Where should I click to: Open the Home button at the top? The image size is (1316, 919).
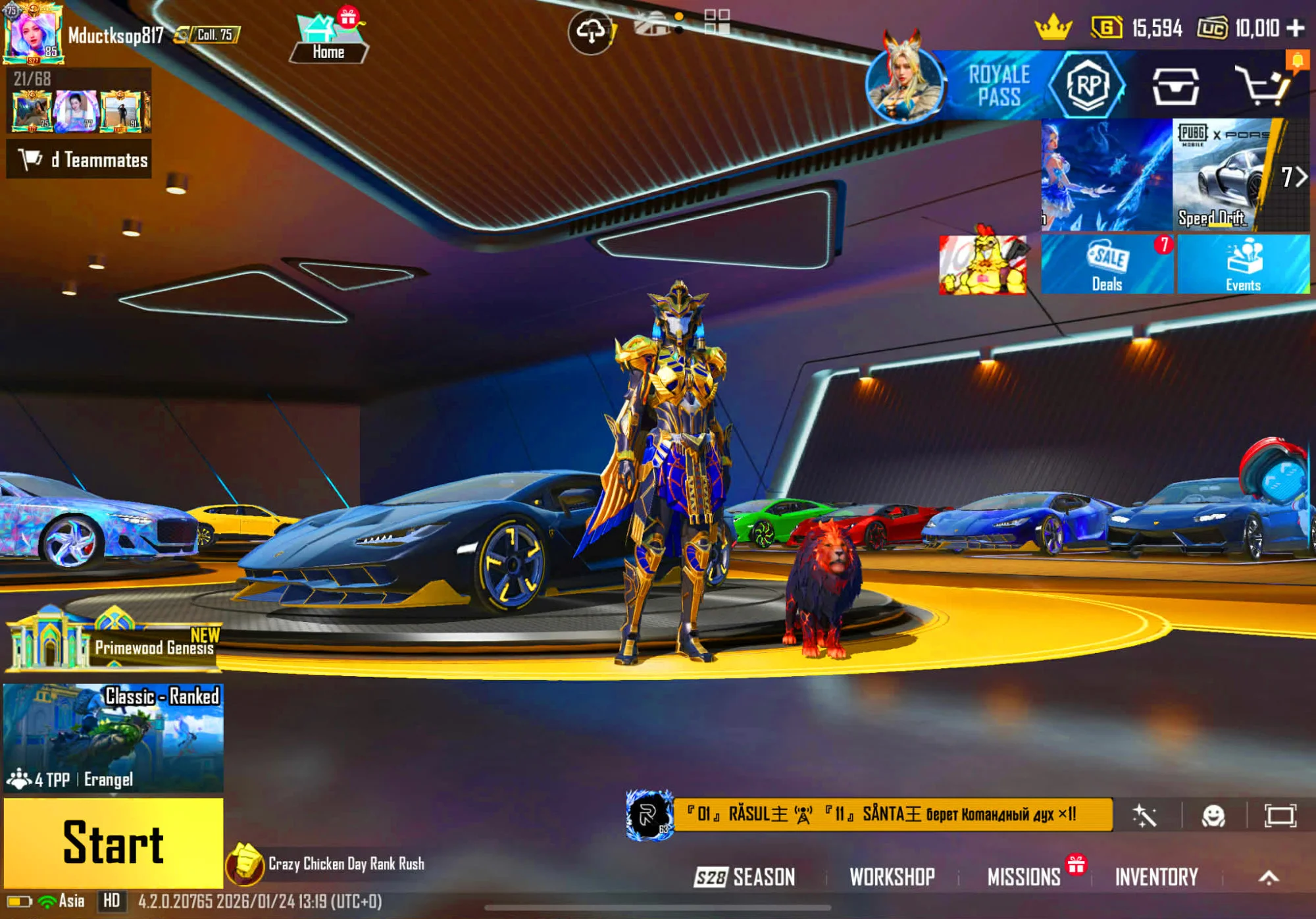328,39
